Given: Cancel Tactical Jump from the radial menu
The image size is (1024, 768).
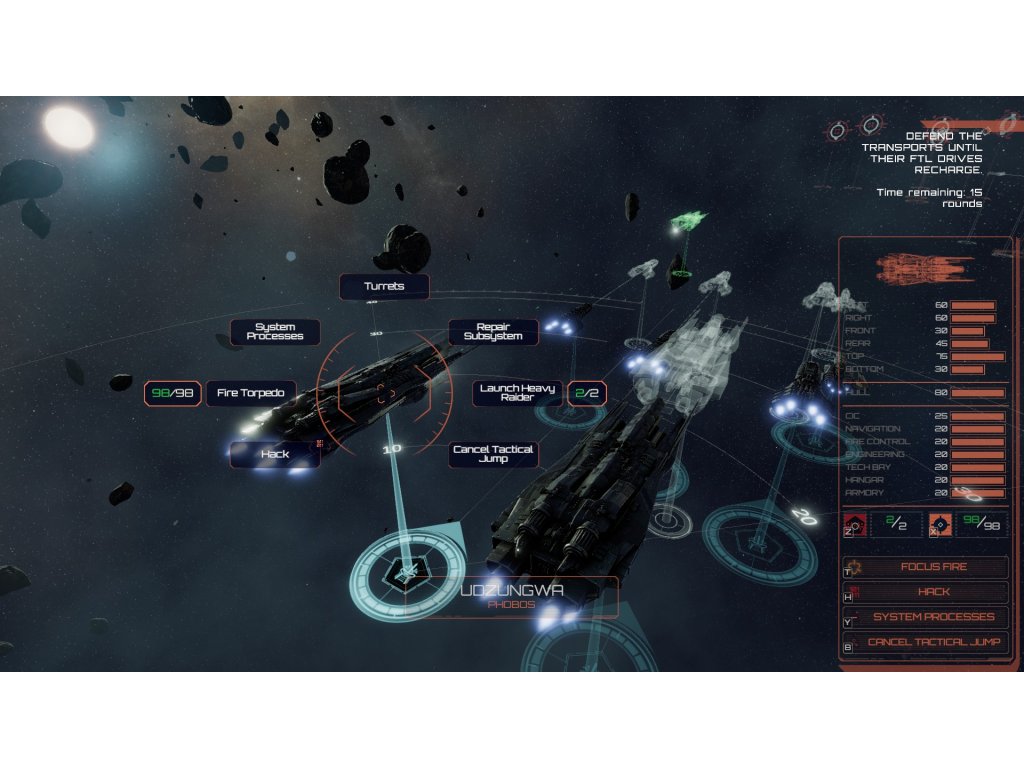Looking at the screenshot, I should click(493, 454).
